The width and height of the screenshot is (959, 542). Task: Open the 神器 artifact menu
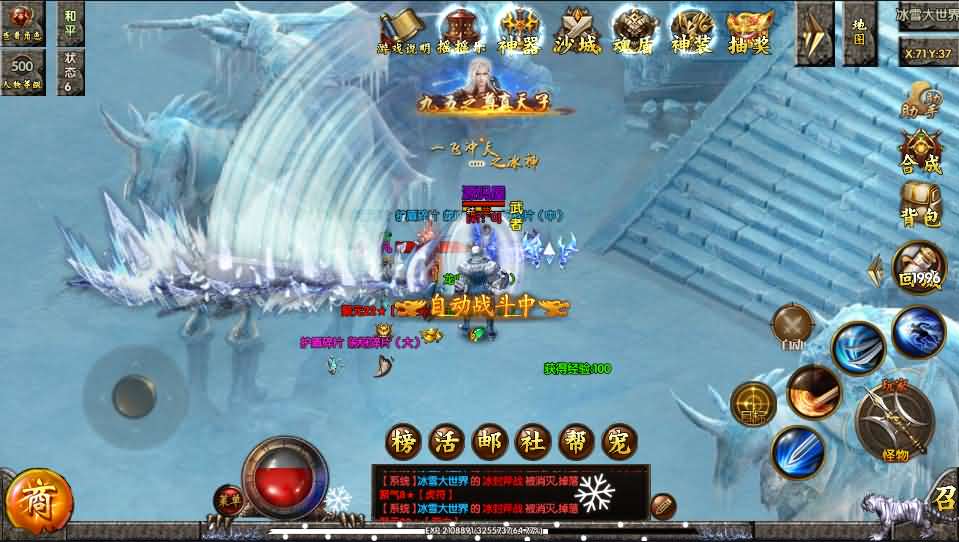tap(518, 29)
